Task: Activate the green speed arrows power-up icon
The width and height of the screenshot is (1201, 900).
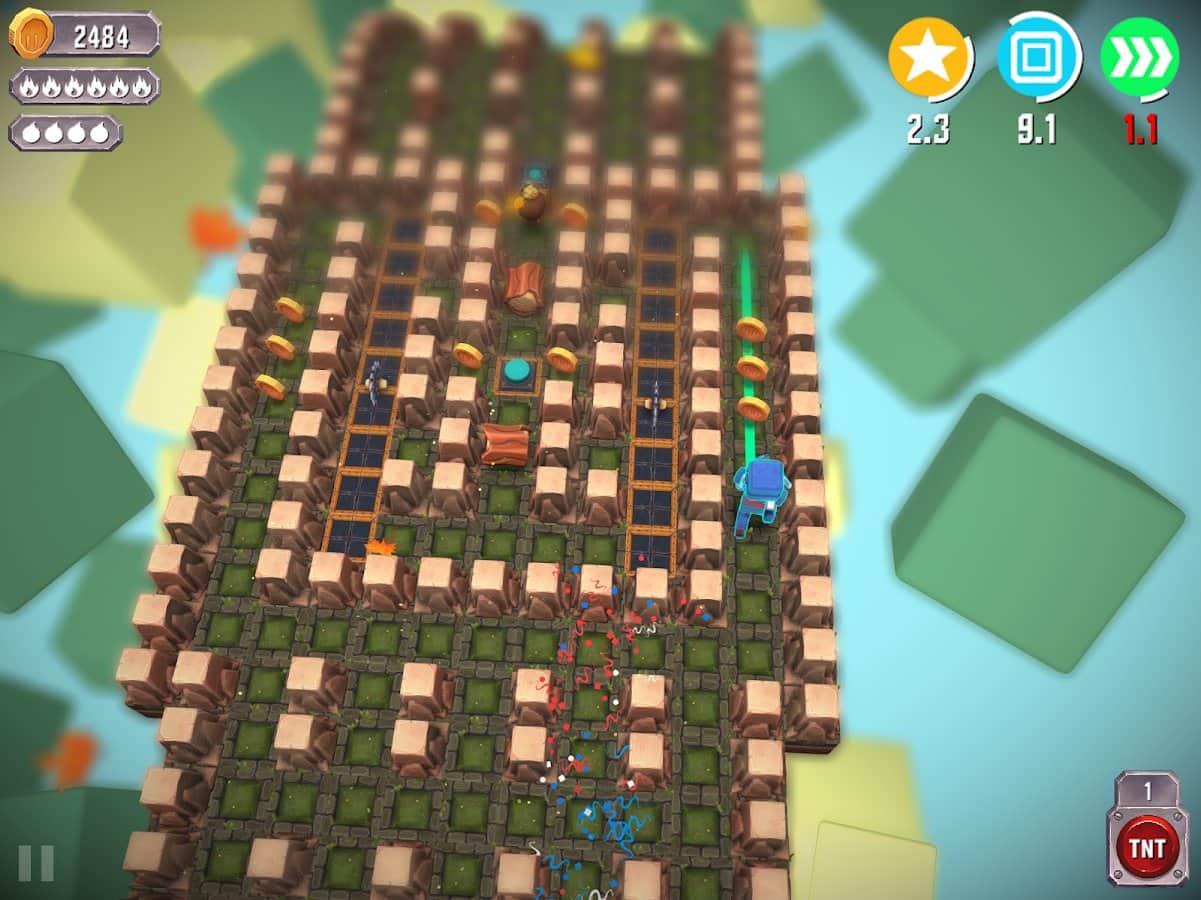Action: (x=1138, y=58)
